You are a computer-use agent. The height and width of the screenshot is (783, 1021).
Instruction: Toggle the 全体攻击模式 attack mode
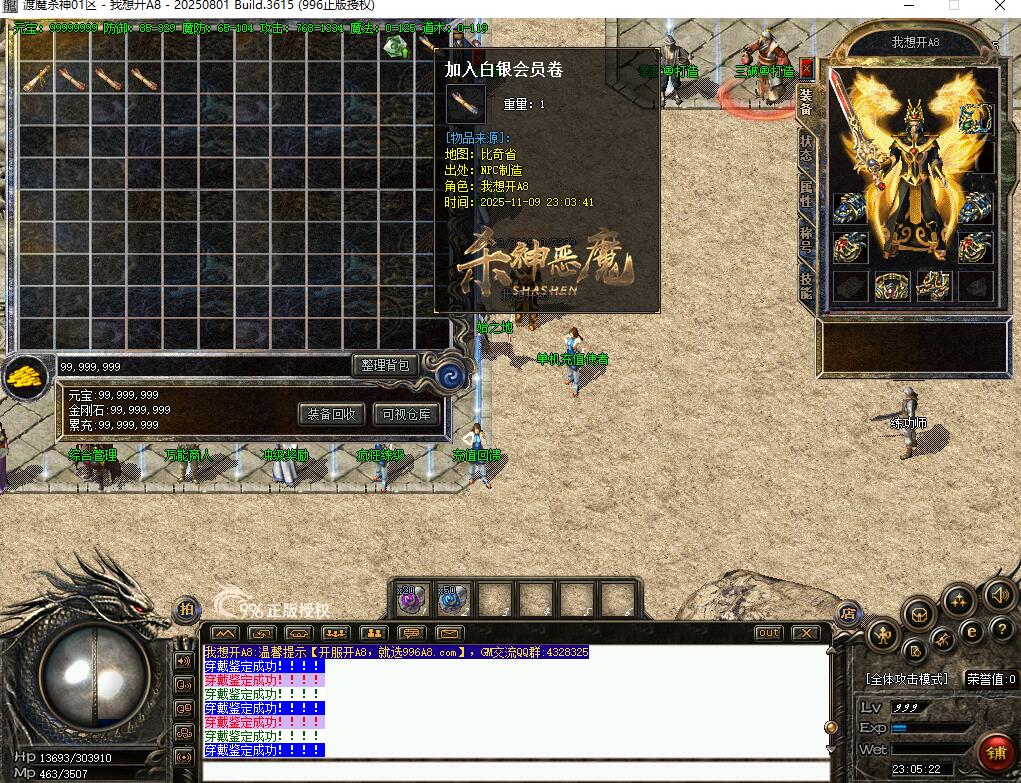[x=907, y=679]
